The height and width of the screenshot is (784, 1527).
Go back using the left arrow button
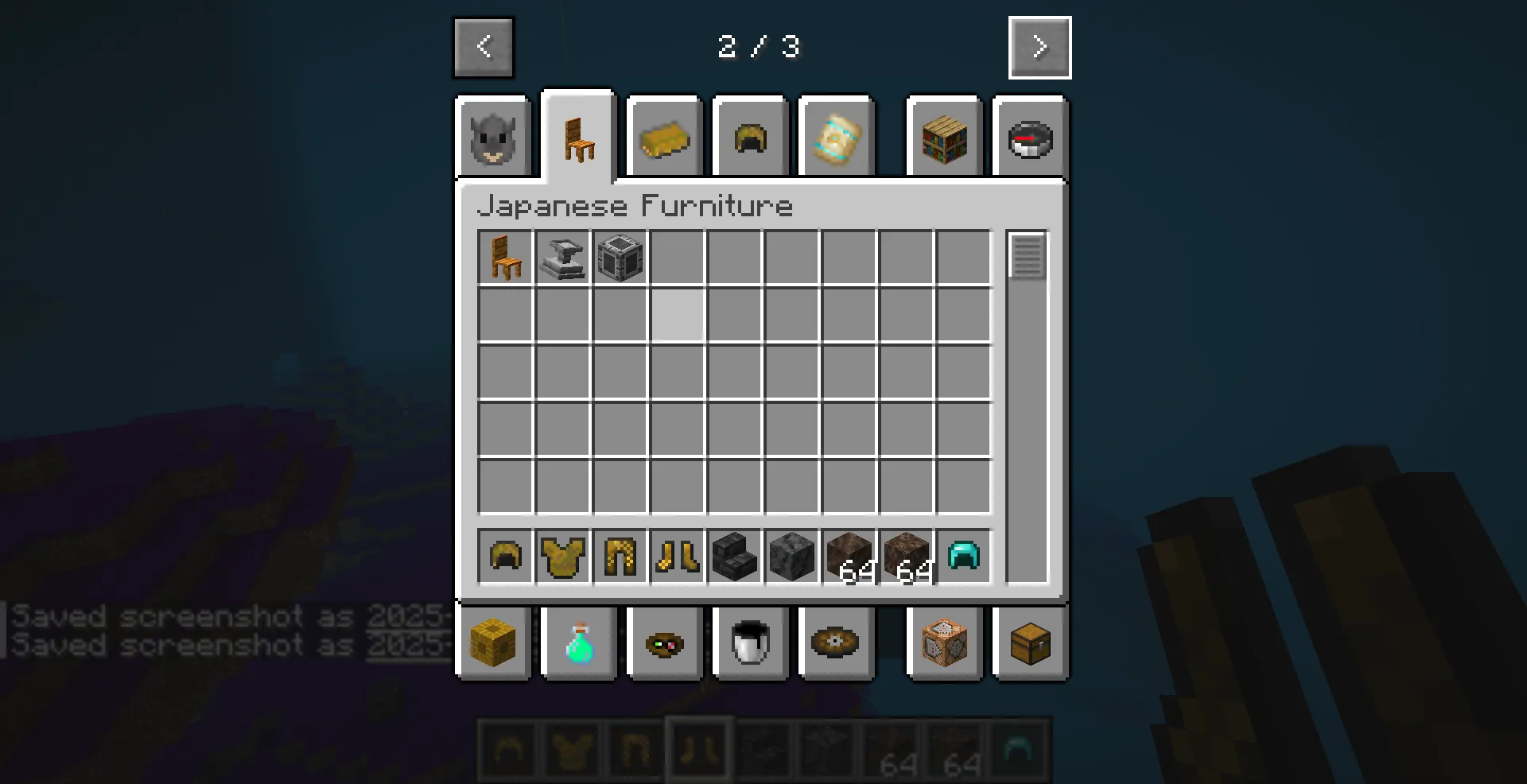(x=483, y=47)
